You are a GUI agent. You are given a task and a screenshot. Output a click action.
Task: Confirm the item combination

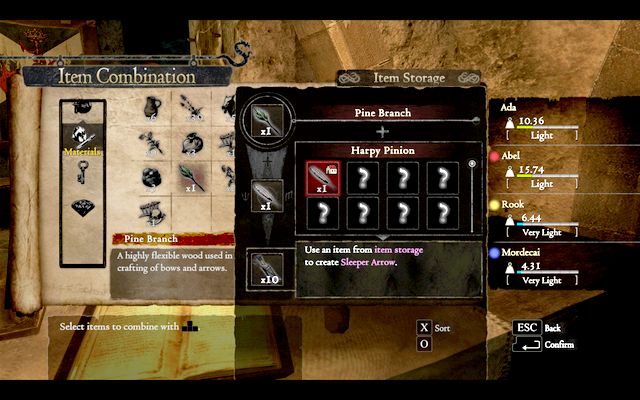[527, 345]
